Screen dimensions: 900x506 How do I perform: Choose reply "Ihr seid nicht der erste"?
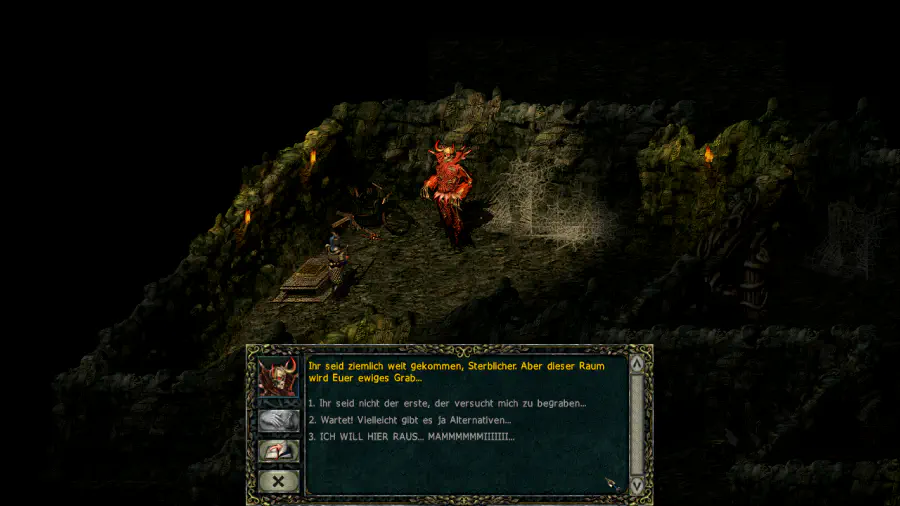tap(446, 403)
